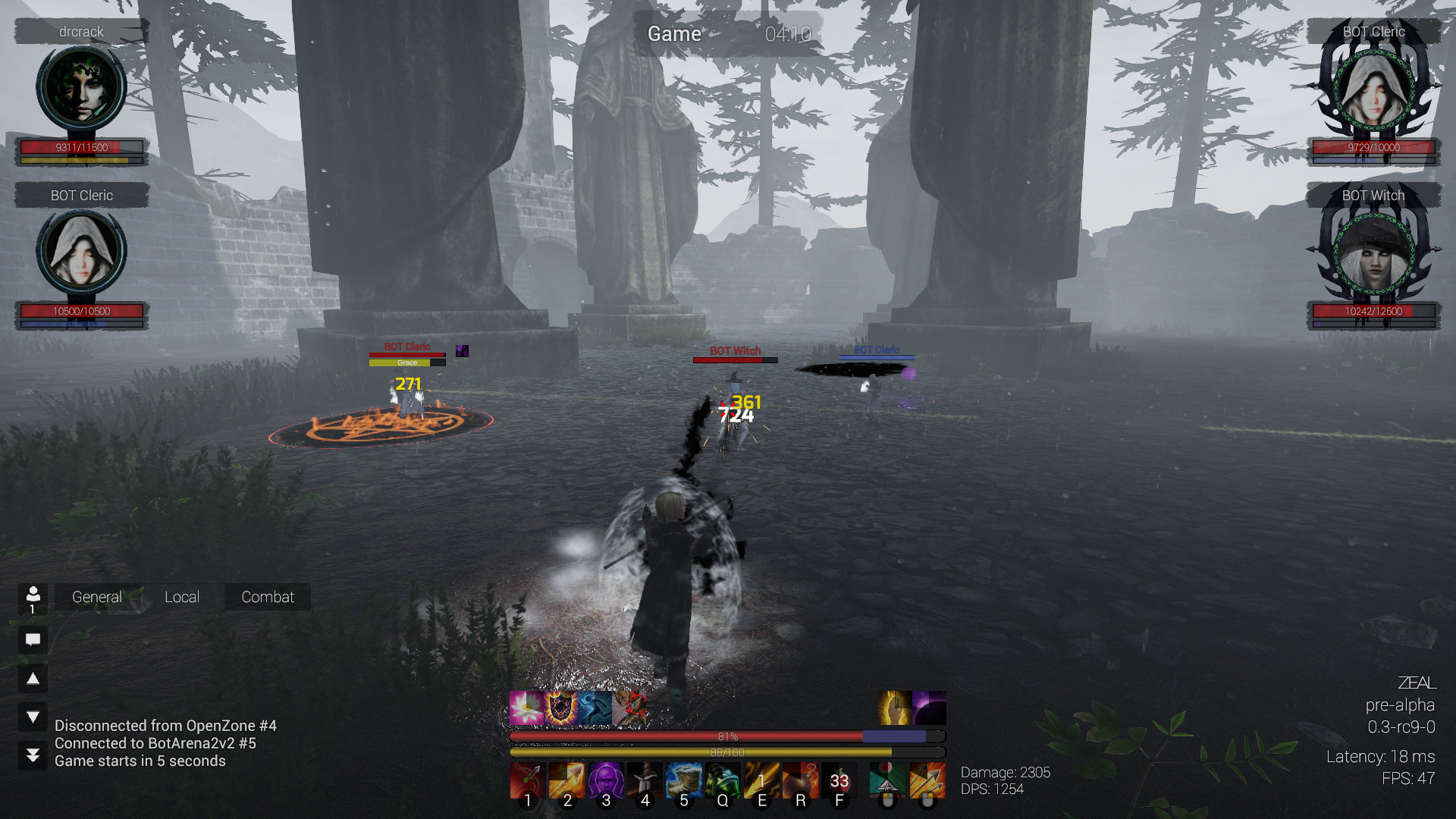Toggle the player list showing 1 player

tap(32, 599)
